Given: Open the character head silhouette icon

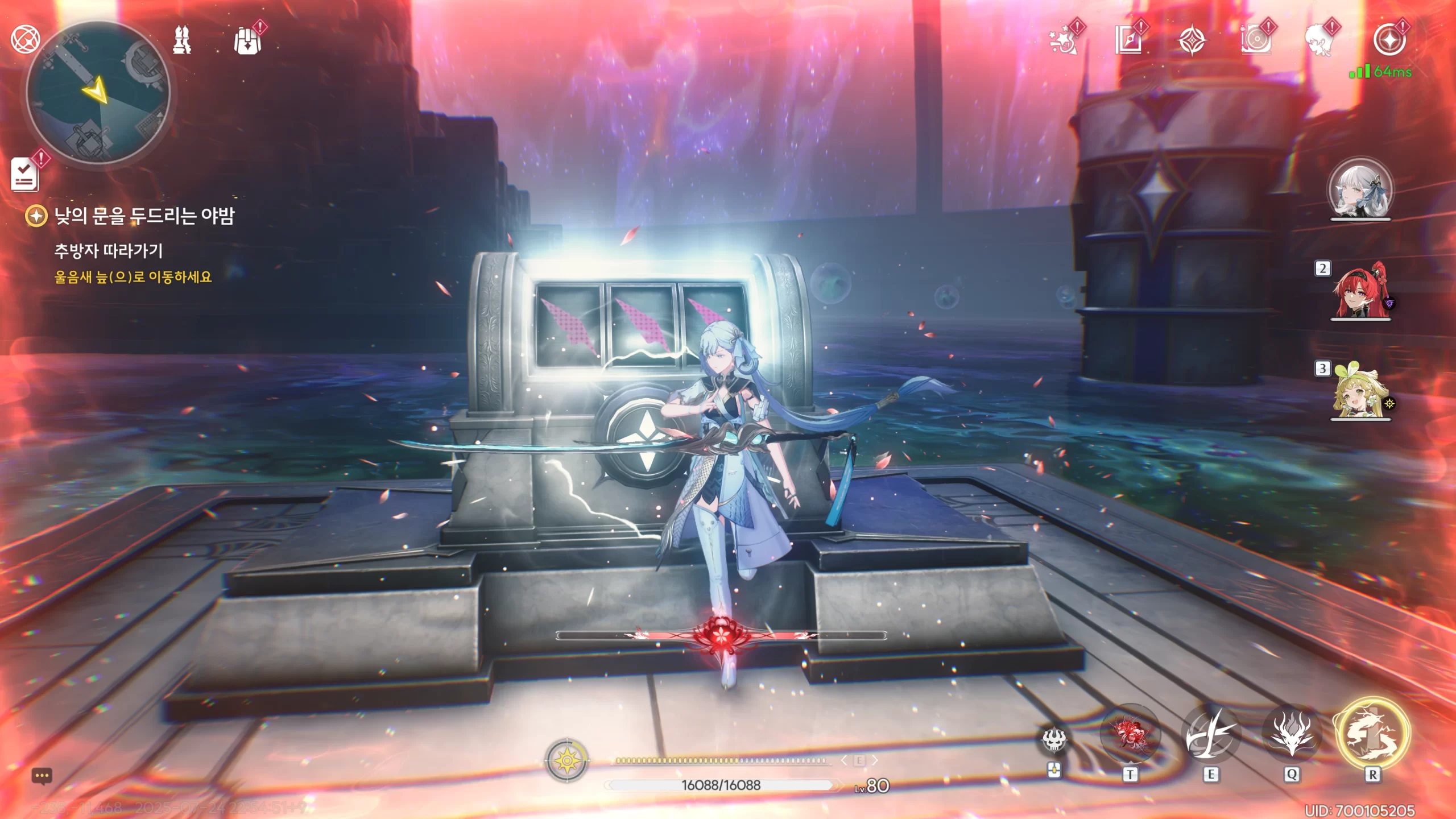Looking at the screenshot, I should point(1319,41).
